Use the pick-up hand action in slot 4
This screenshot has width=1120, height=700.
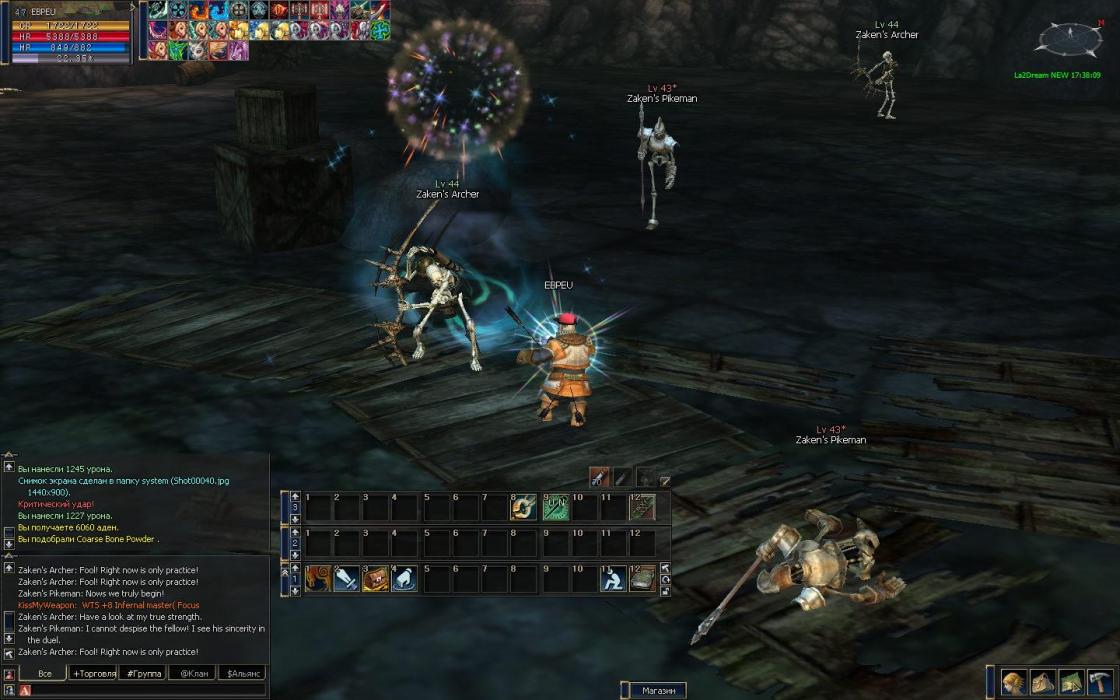(404, 579)
